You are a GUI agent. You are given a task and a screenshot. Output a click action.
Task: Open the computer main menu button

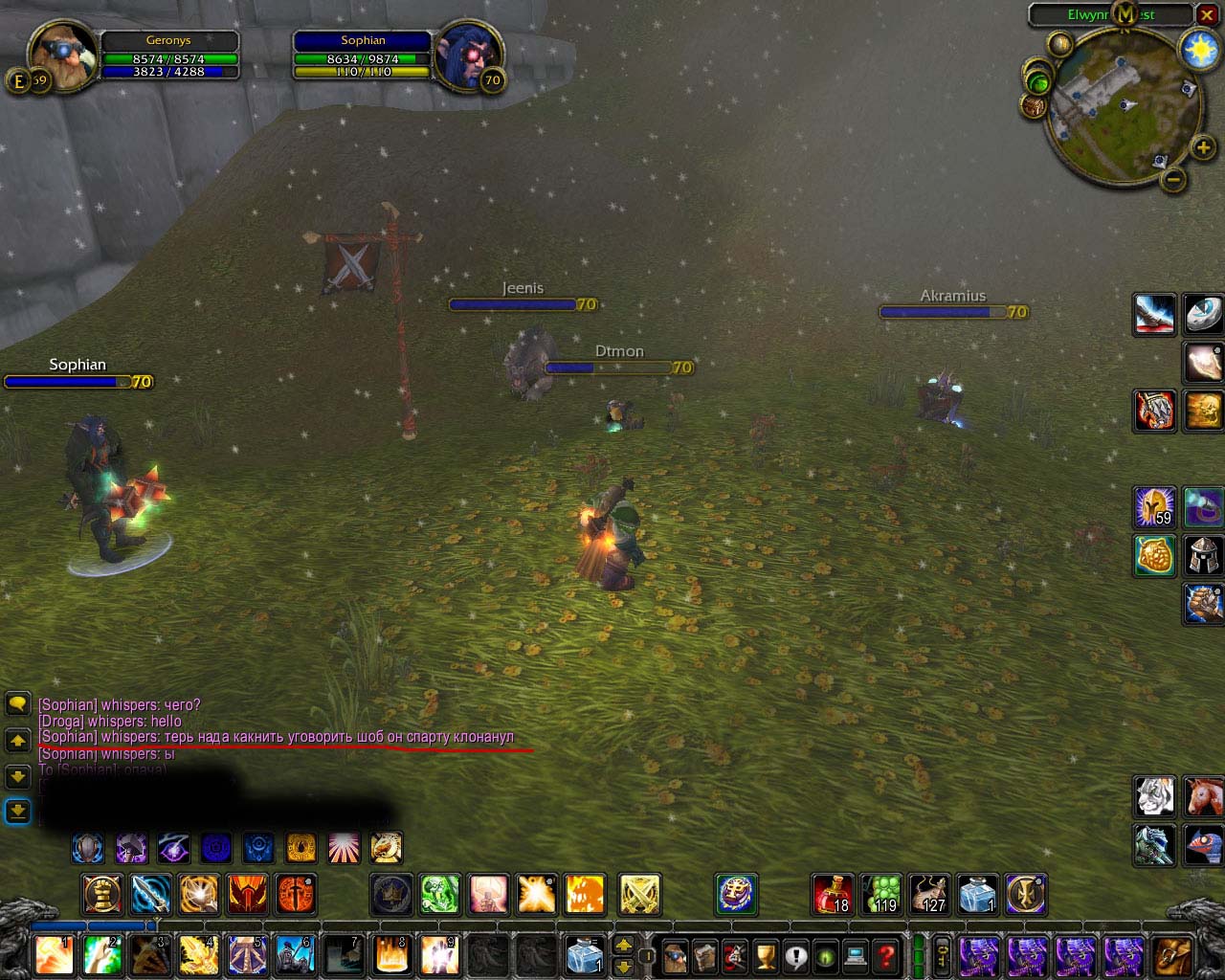click(856, 955)
